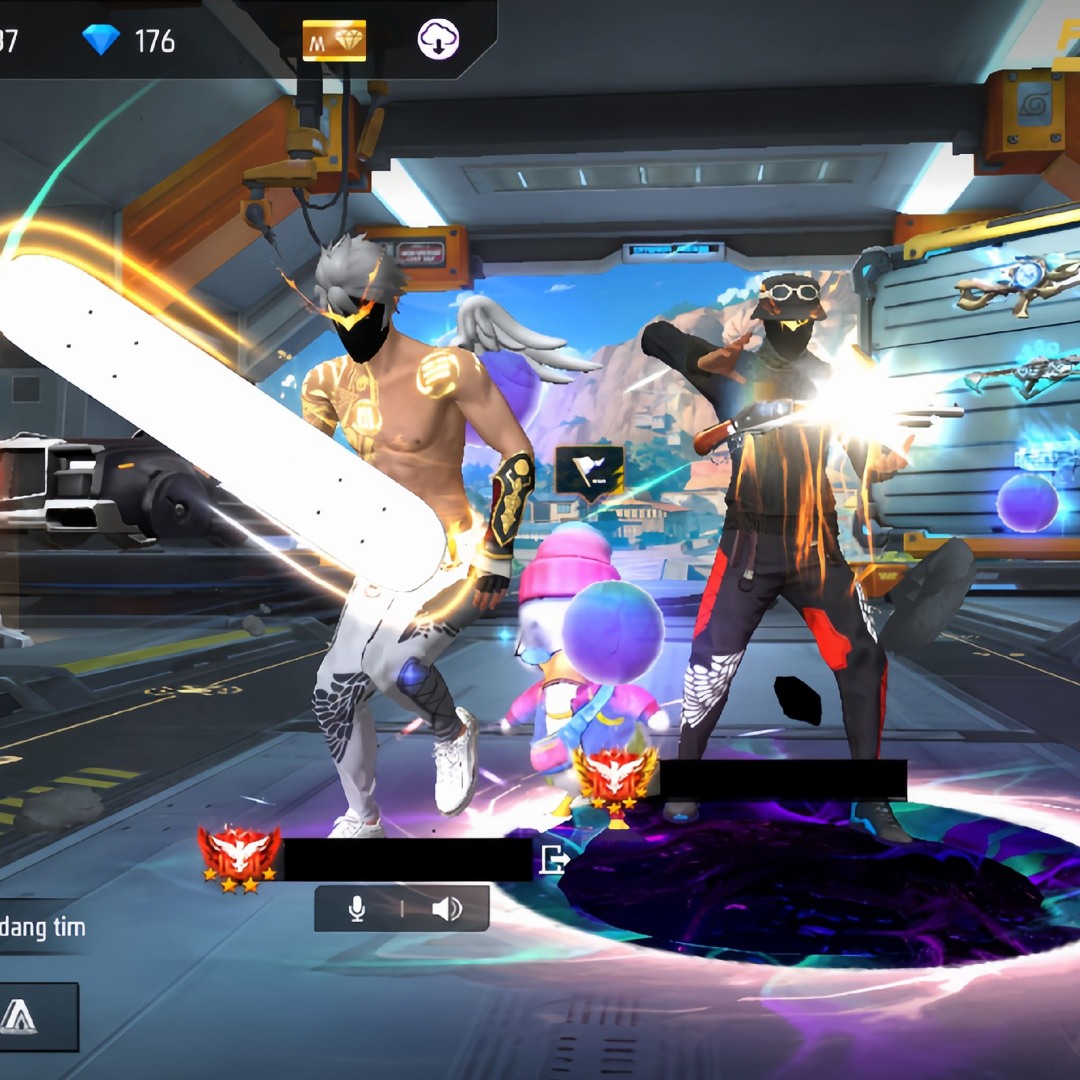Tap the blue diamond currency icon
The width and height of the screenshot is (1080, 1080).
100,40
